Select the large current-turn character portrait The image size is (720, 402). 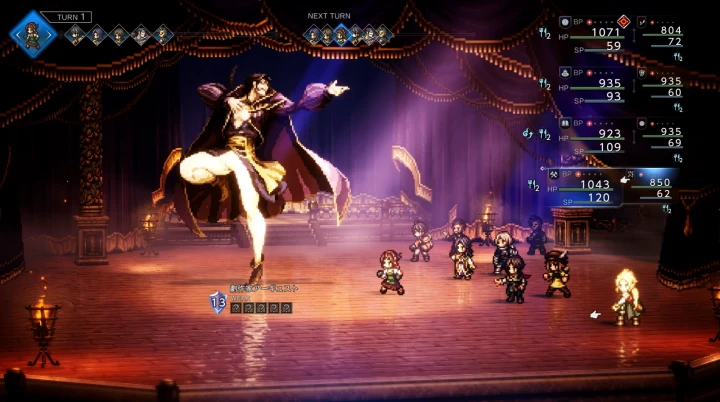(33, 32)
